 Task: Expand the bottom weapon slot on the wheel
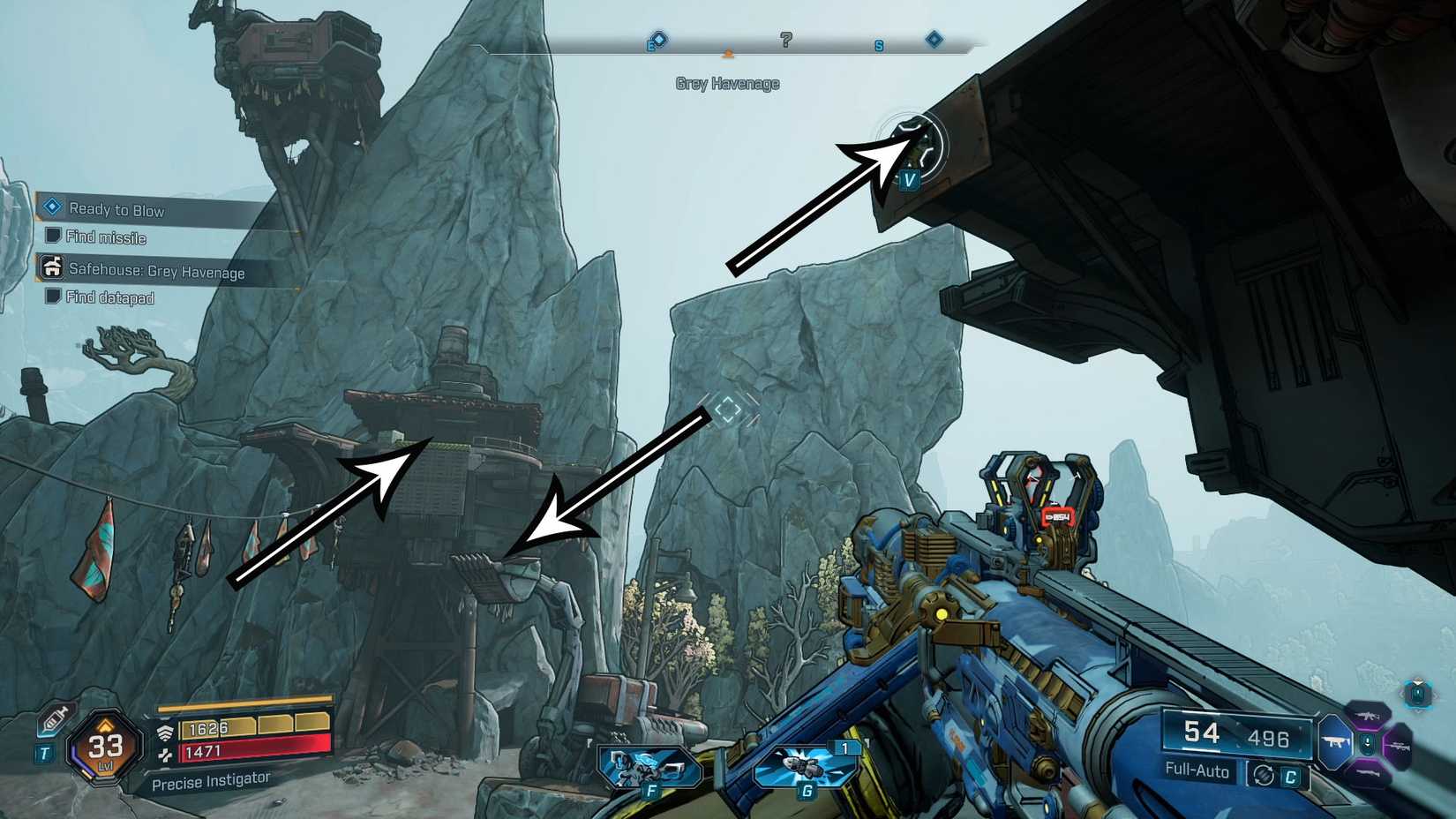coord(1368,772)
